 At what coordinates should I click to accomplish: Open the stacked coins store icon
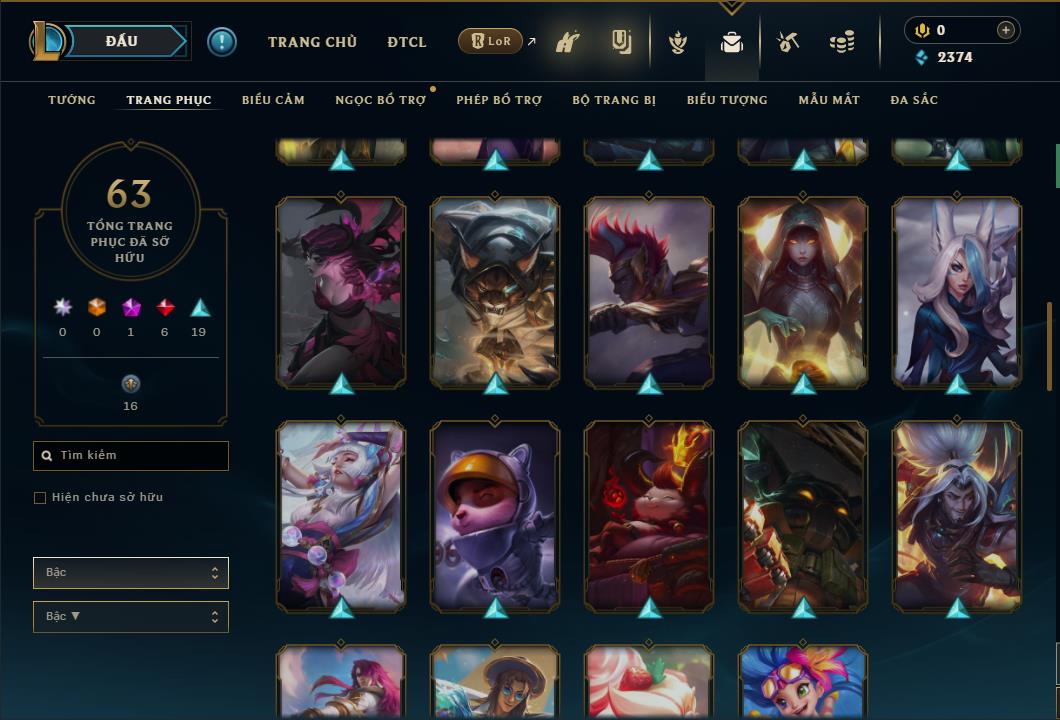pos(842,42)
